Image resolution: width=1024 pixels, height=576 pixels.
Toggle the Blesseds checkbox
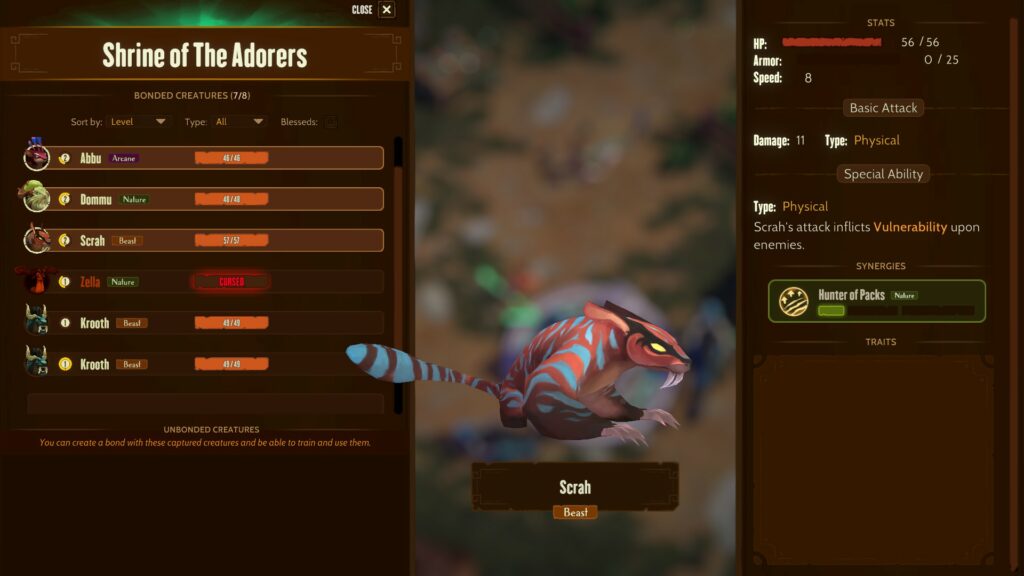coord(331,122)
